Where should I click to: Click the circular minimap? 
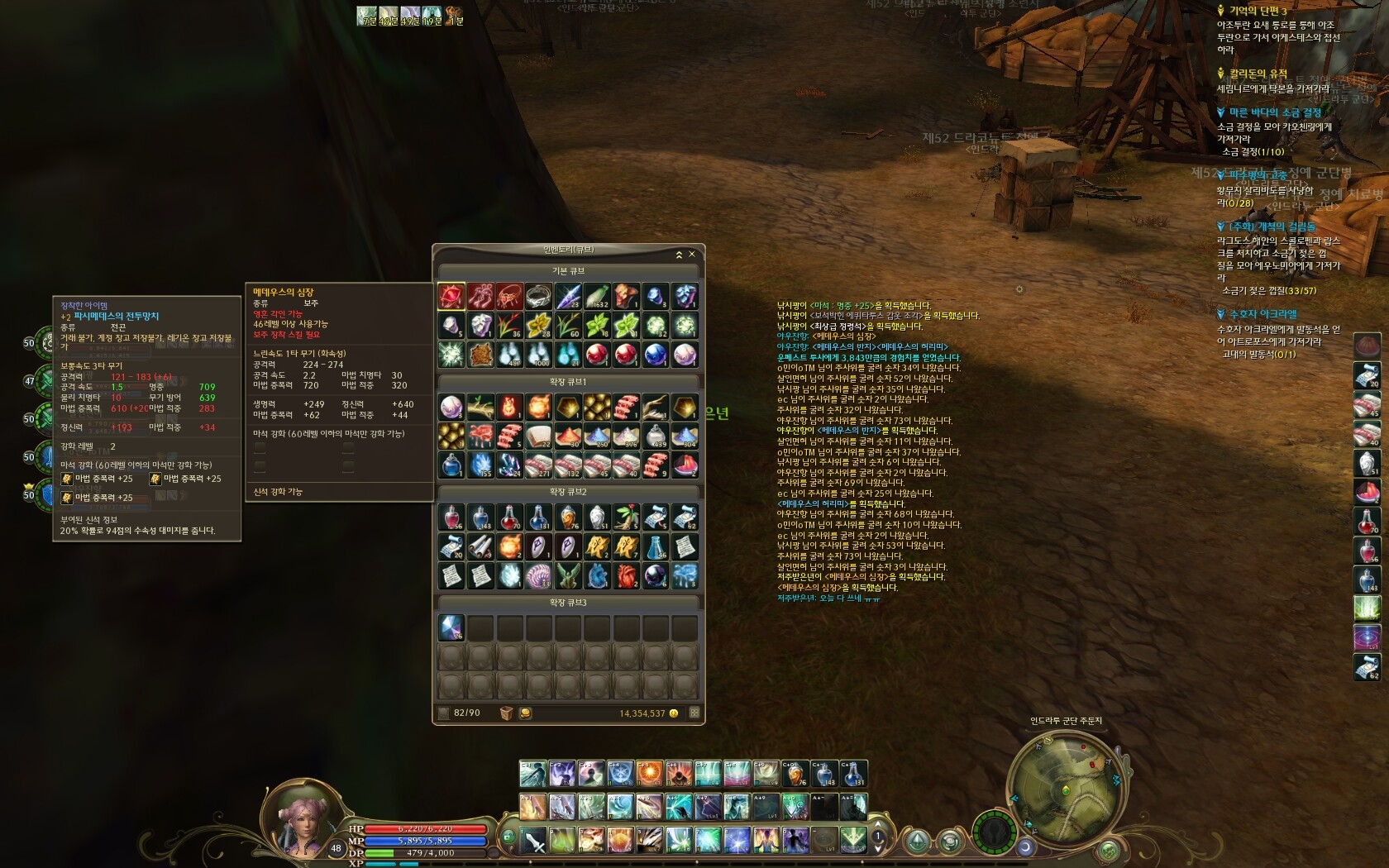[x=1067, y=784]
